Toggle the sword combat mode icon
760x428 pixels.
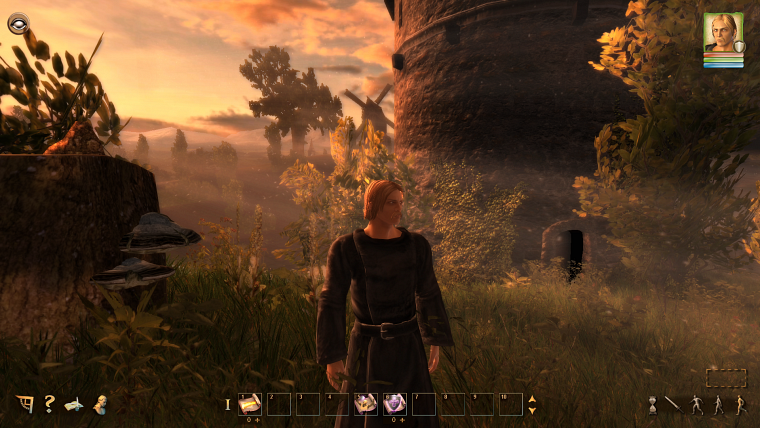(x=673, y=404)
